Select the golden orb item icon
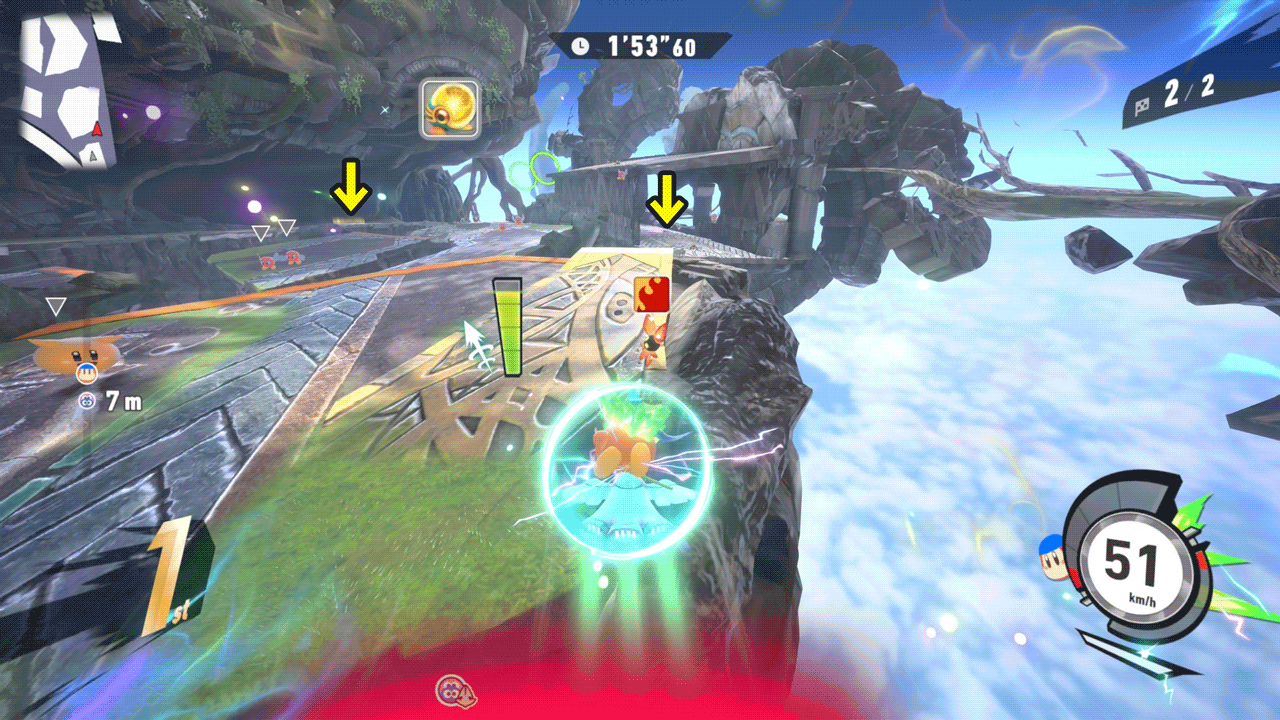 click(449, 108)
